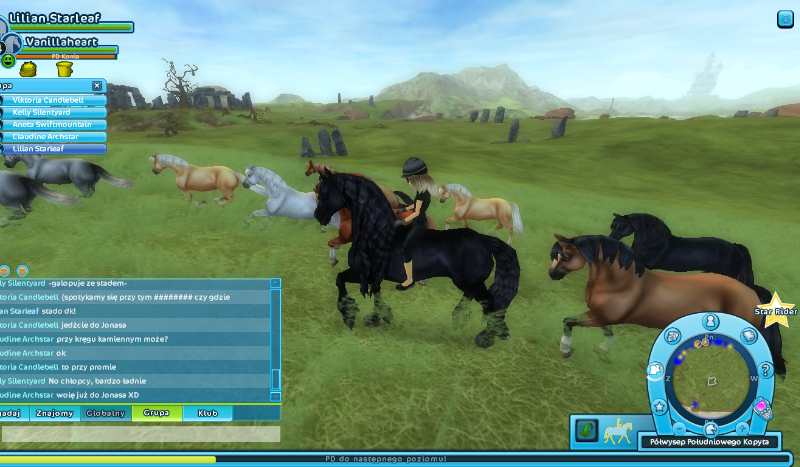Open the question mark help button
This screenshot has width=800, height=467.
point(767,371)
